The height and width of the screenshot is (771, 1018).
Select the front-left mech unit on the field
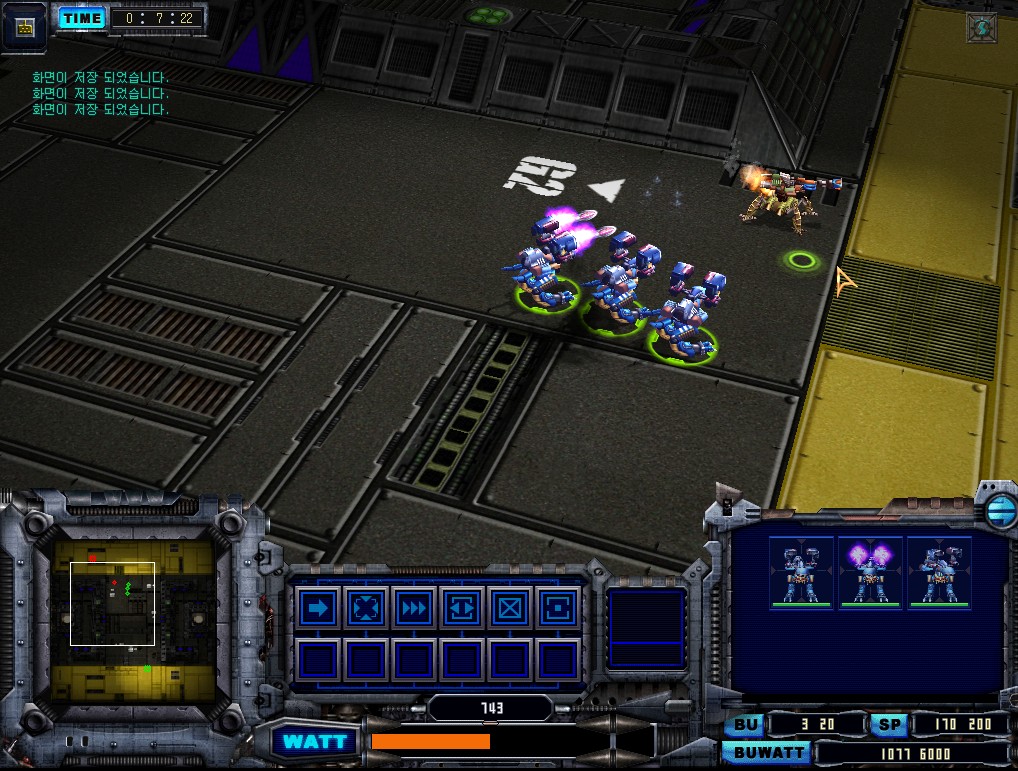(x=545, y=270)
